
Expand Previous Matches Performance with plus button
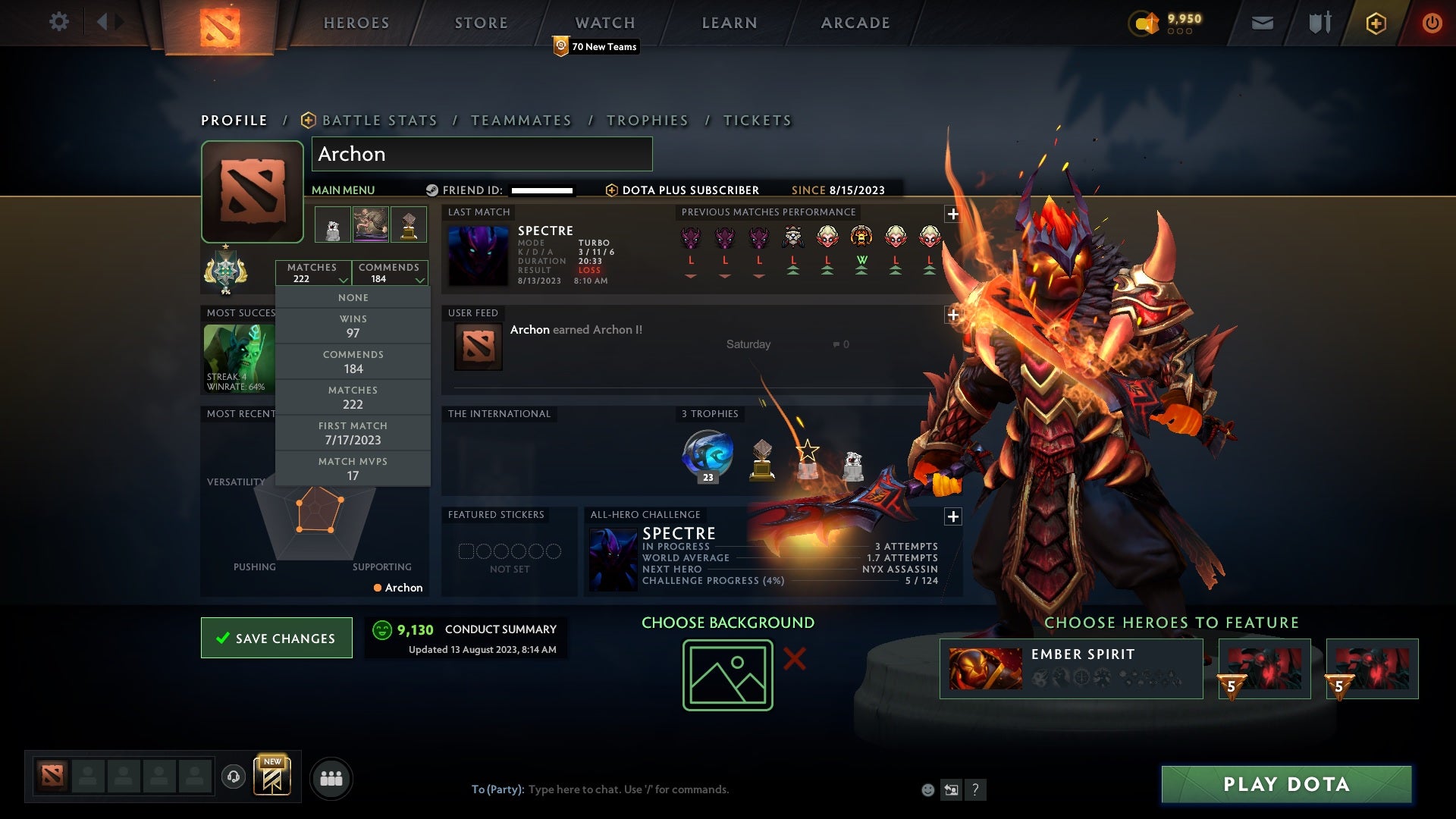click(x=952, y=215)
